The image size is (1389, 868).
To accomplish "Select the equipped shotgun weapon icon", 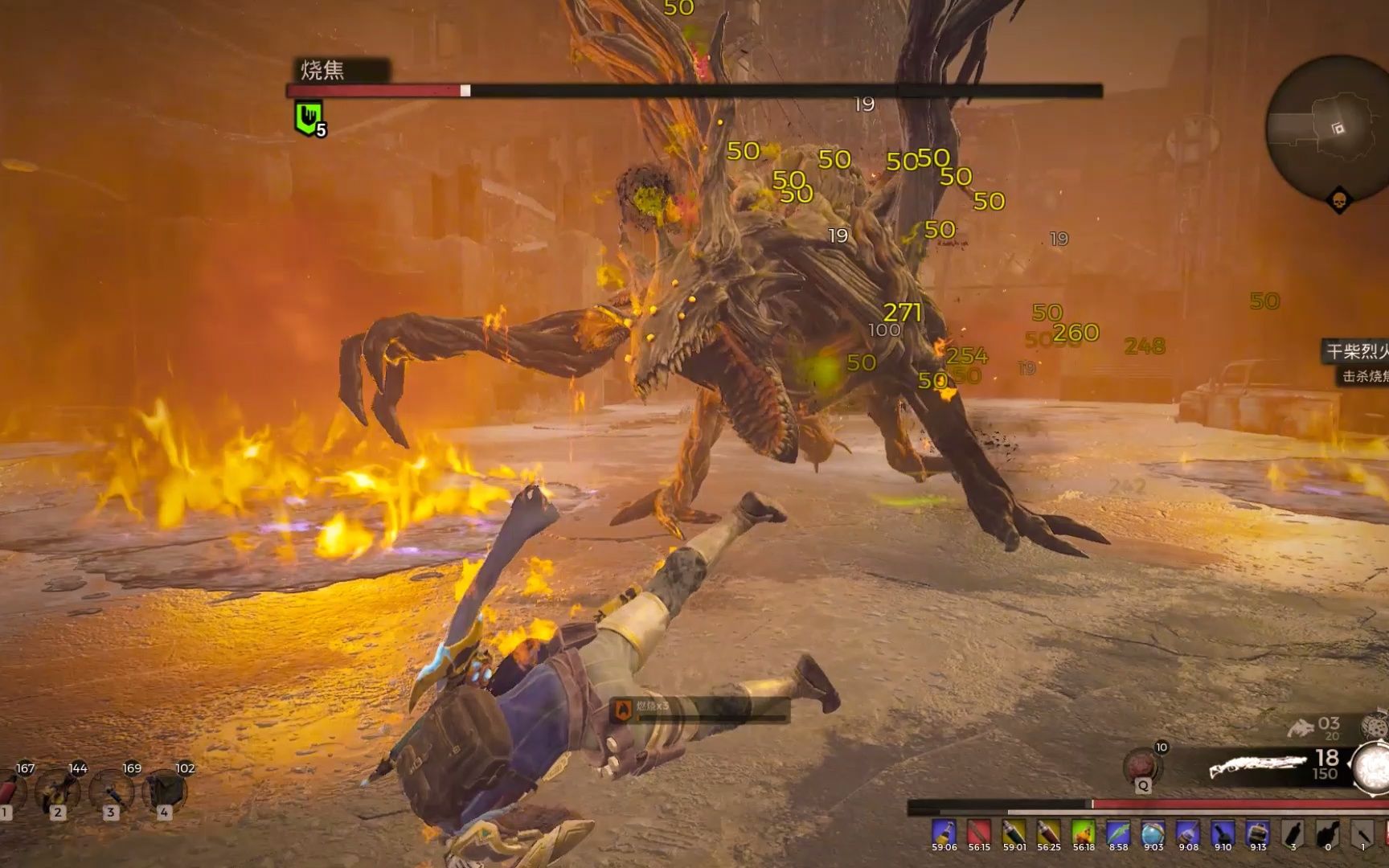I will (1256, 766).
